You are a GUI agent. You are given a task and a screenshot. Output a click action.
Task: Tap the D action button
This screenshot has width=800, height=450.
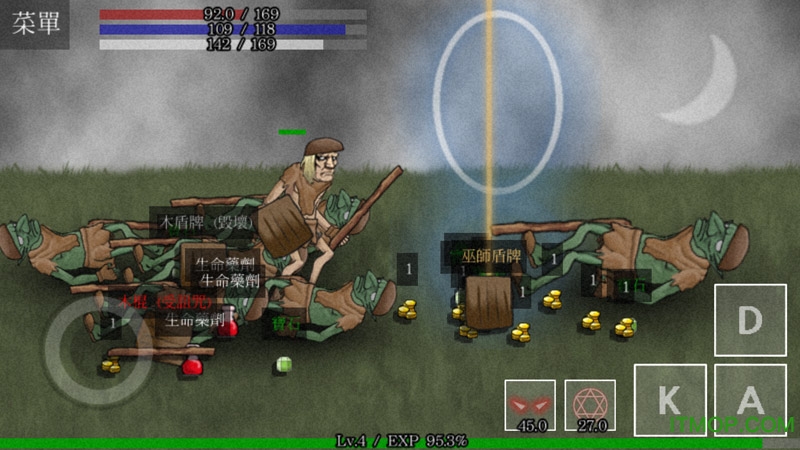click(748, 320)
